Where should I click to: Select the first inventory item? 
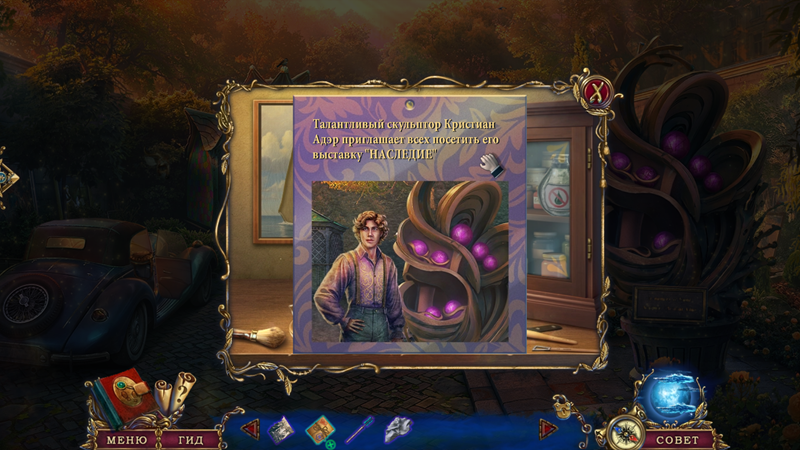(280, 429)
